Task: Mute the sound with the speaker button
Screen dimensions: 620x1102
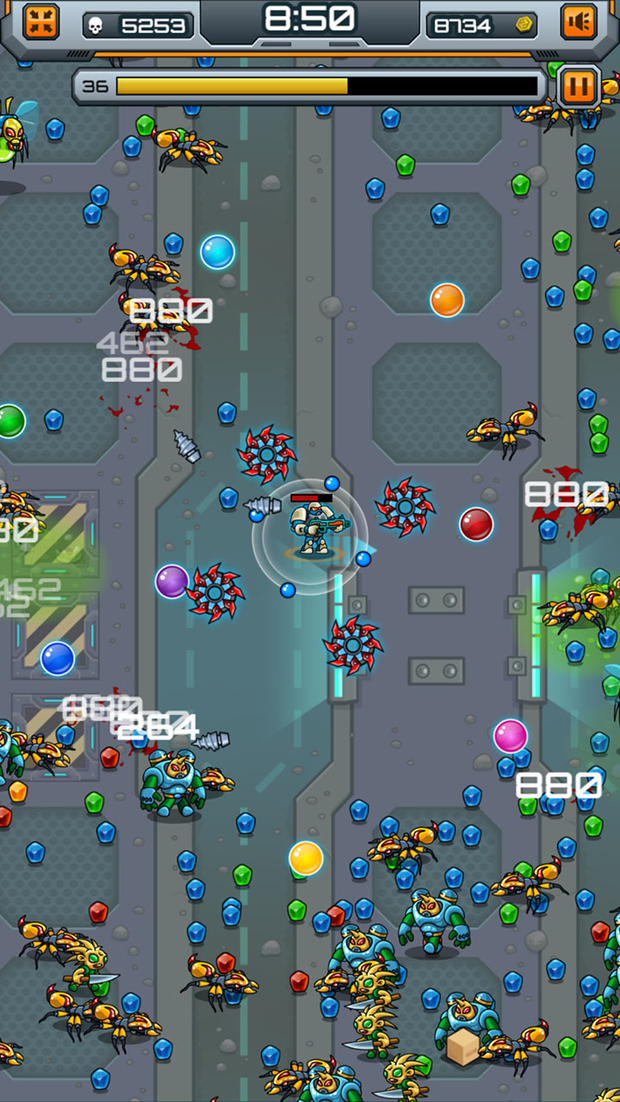Action: click(x=579, y=22)
